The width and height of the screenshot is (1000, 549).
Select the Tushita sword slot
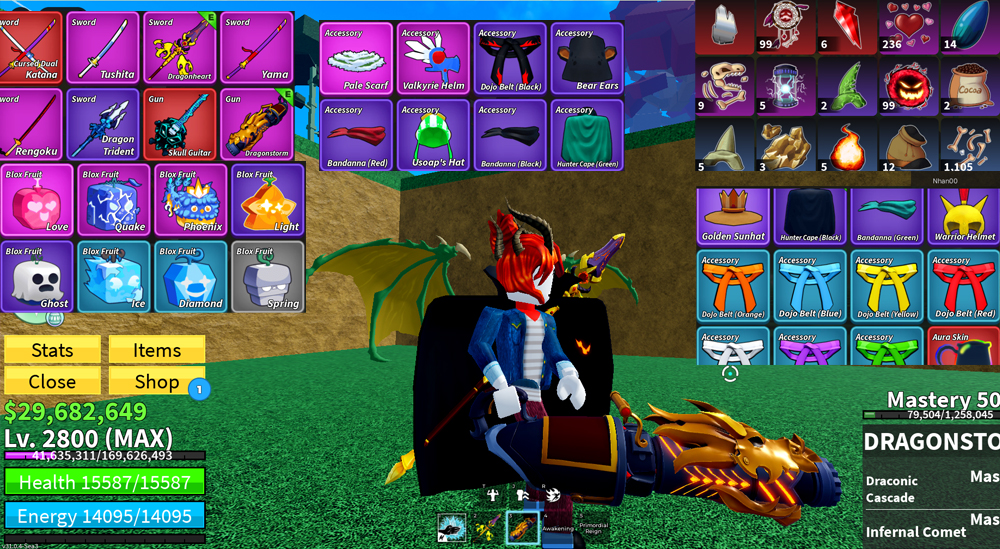(x=103, y=48)
